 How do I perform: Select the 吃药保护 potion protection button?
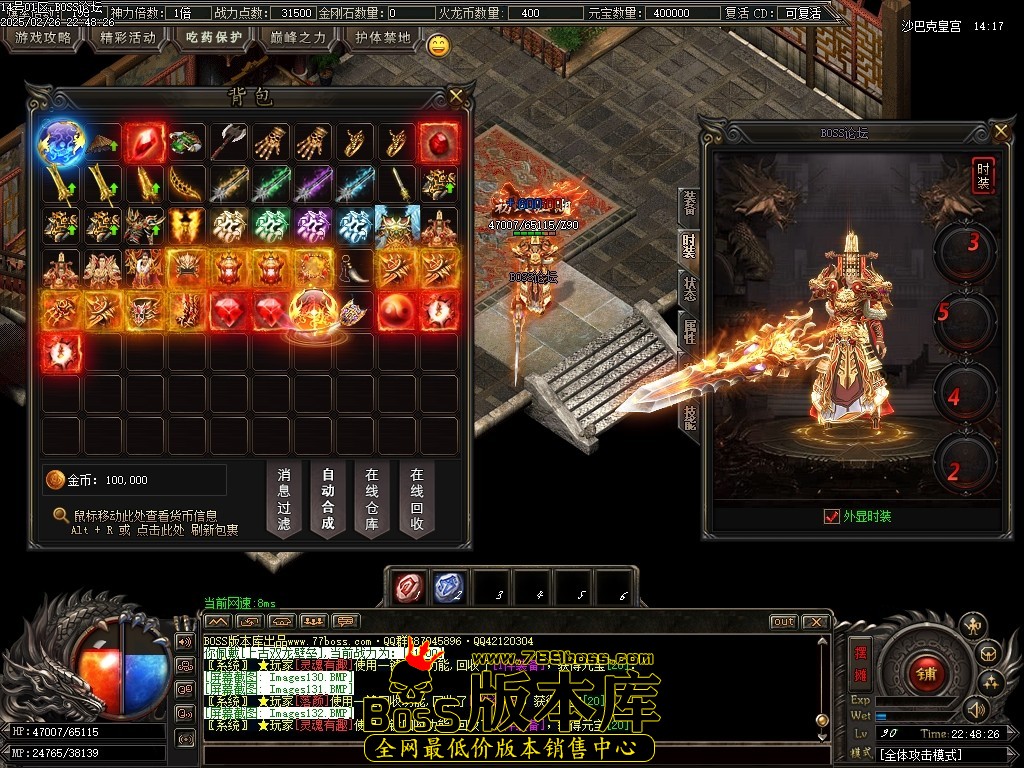(213, 38)
